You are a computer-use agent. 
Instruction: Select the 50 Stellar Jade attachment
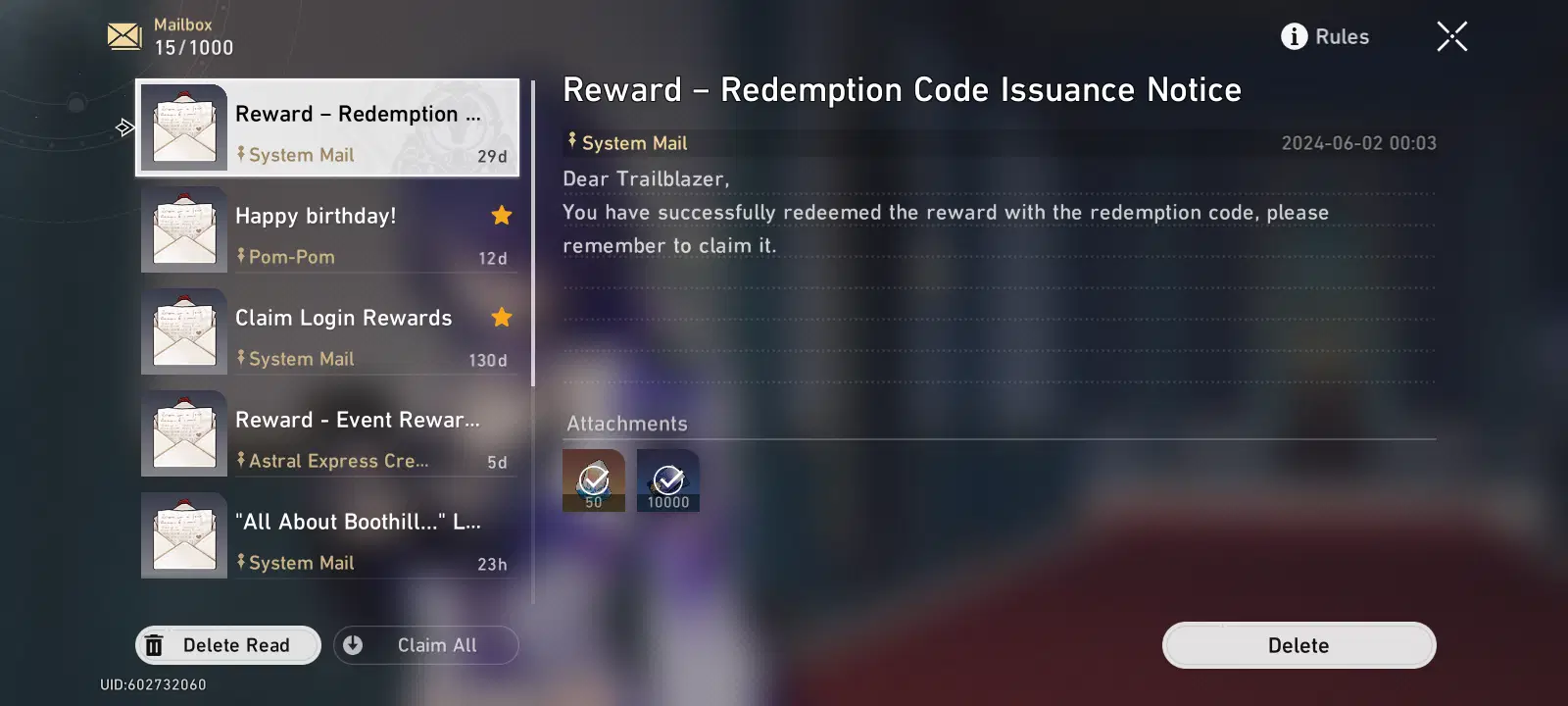click(x=593, y=480)
